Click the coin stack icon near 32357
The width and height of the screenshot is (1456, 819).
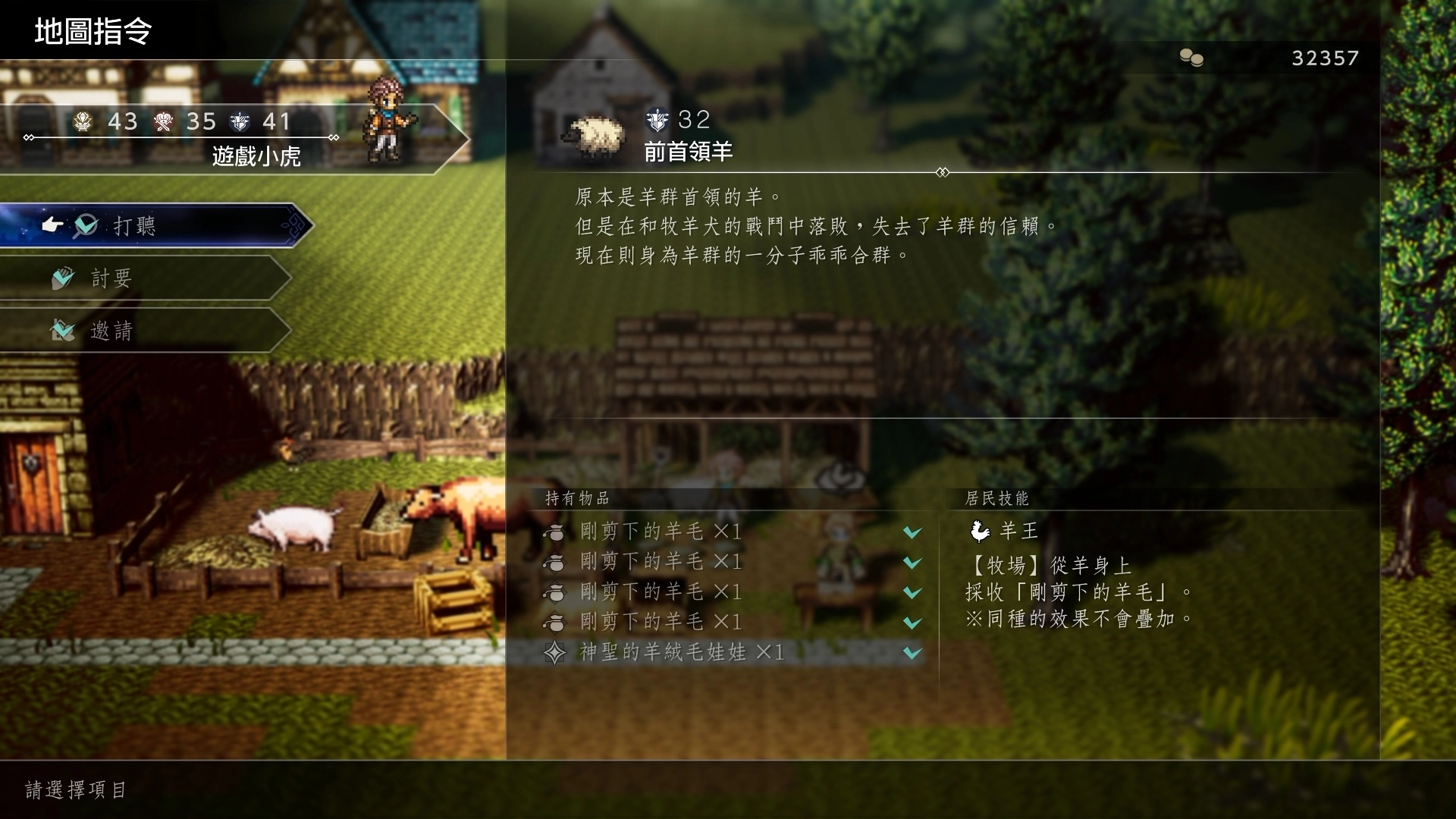coord(1191,57)
